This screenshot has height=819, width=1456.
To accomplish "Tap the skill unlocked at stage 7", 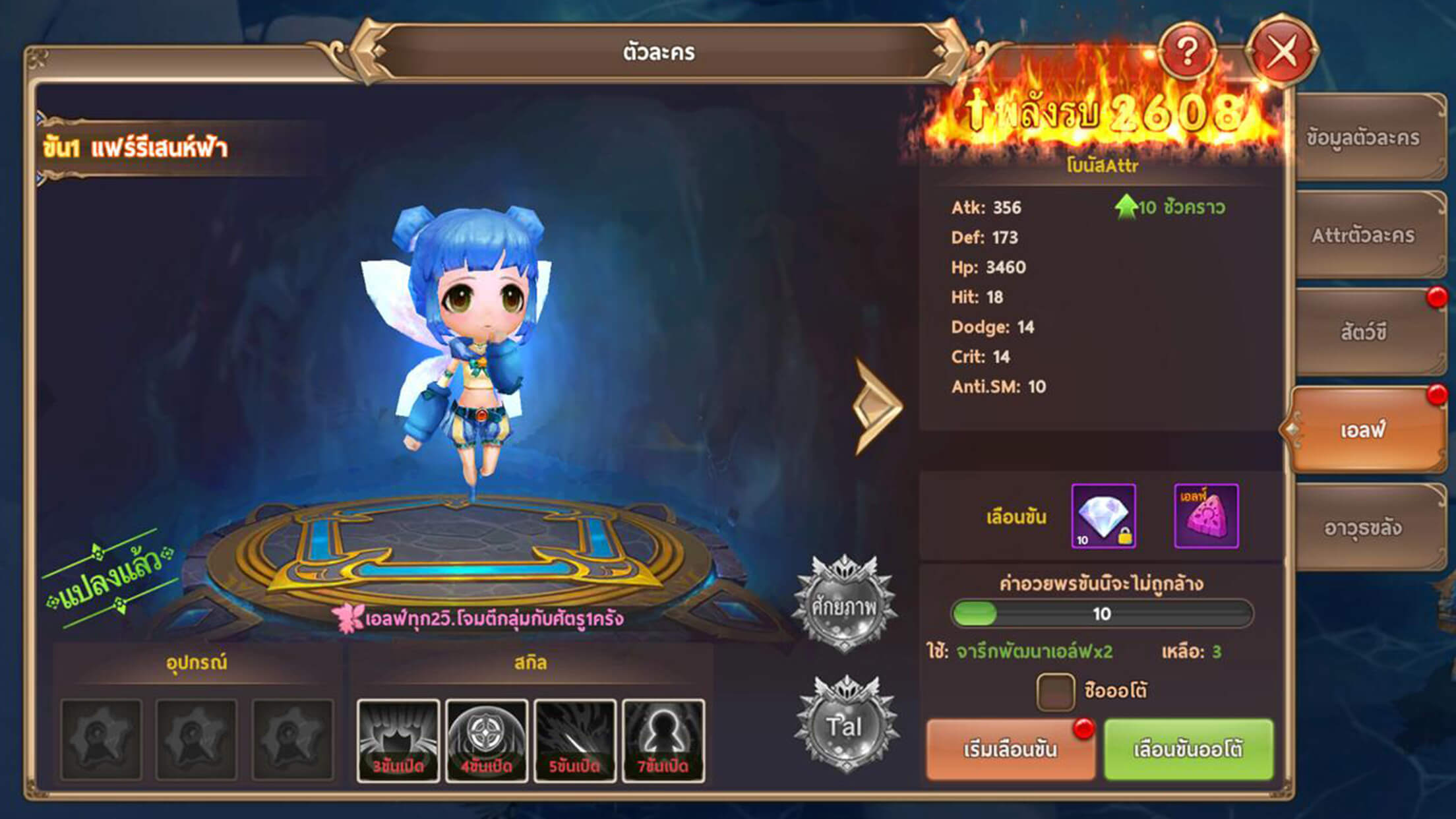I will [x=663, y=741].
